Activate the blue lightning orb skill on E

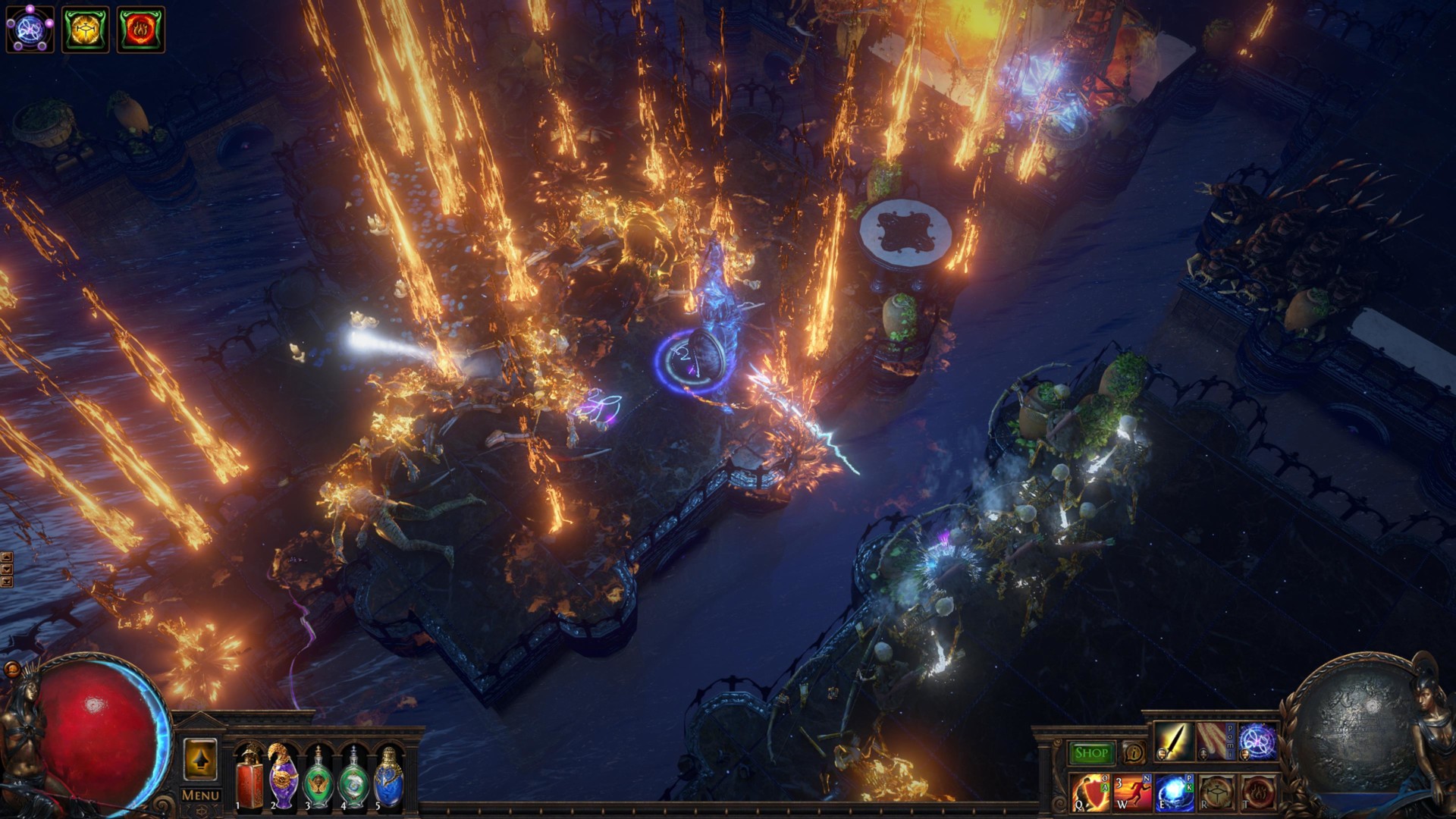coord(1175,792)
